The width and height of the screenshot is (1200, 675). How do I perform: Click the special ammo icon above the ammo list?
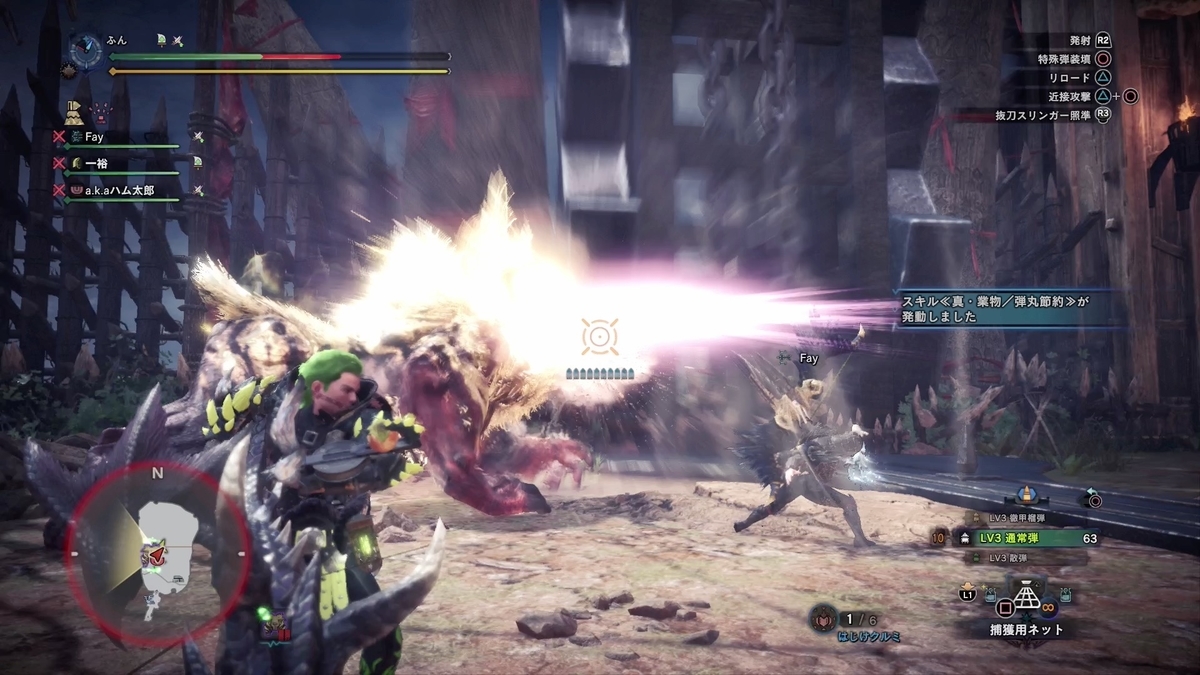click(x=1026, y=497)
